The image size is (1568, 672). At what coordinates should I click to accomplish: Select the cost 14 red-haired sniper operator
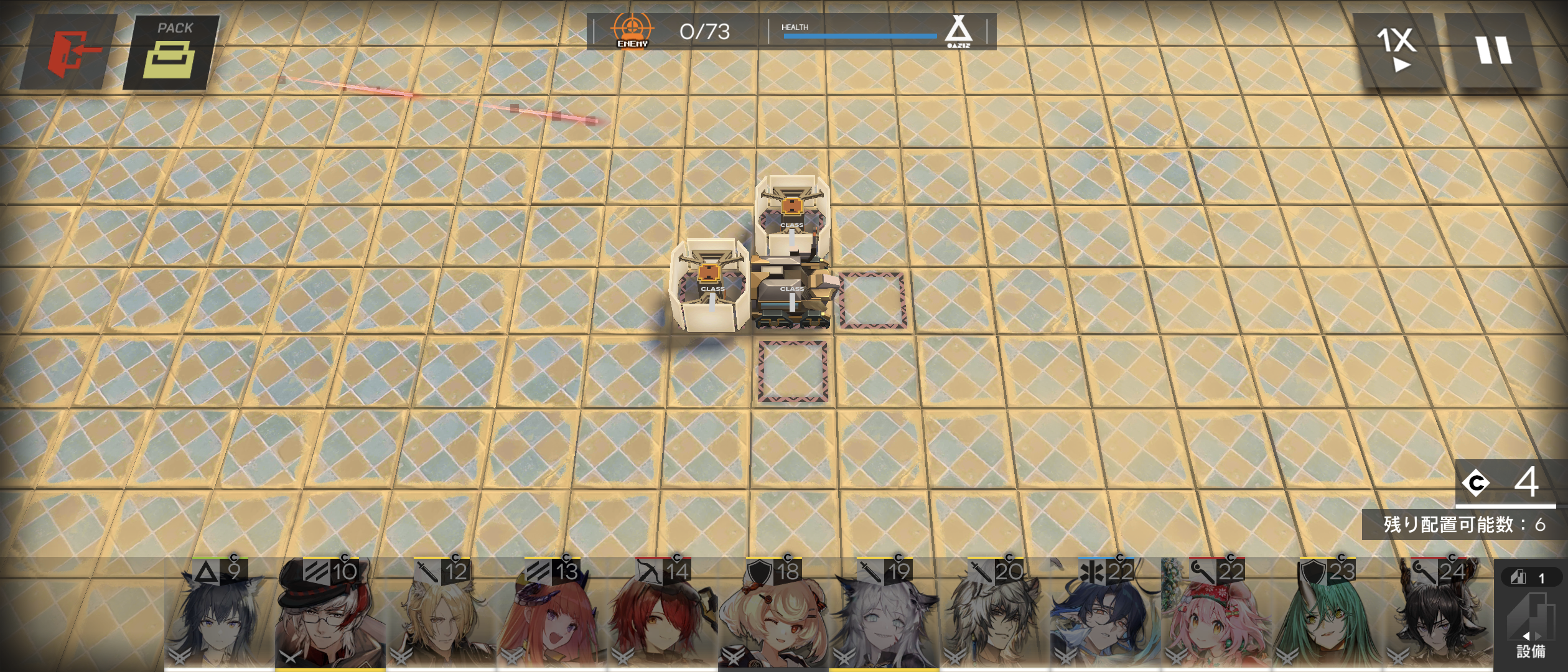tap(662, 616)
